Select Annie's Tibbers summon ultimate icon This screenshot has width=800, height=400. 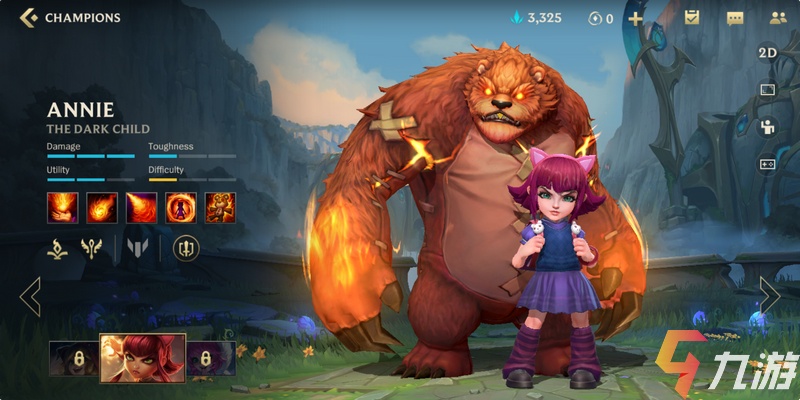[x=221, y=207]
